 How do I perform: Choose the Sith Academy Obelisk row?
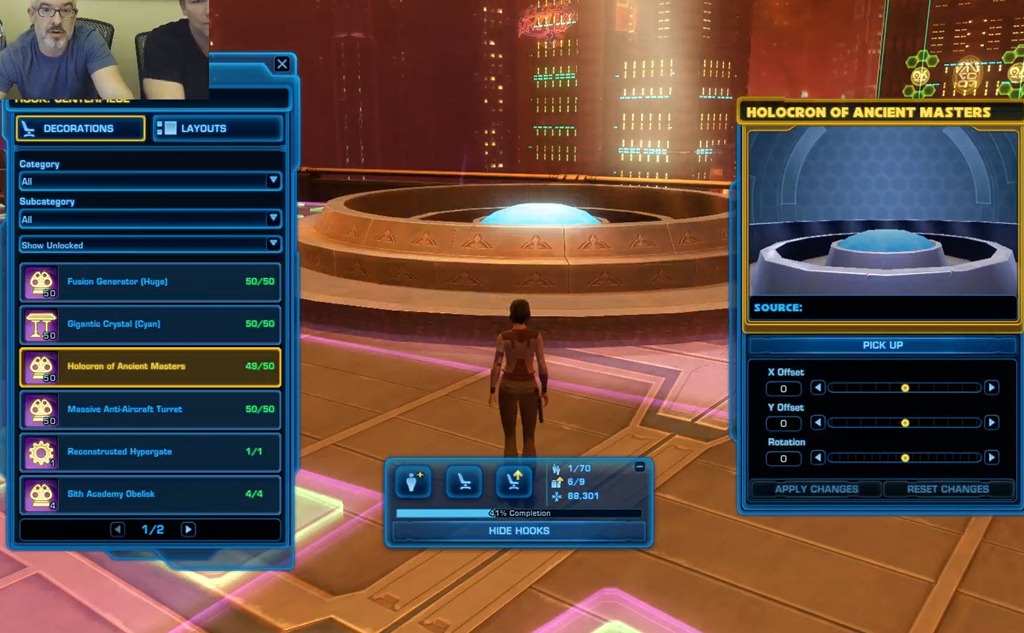tap(150, 494)
